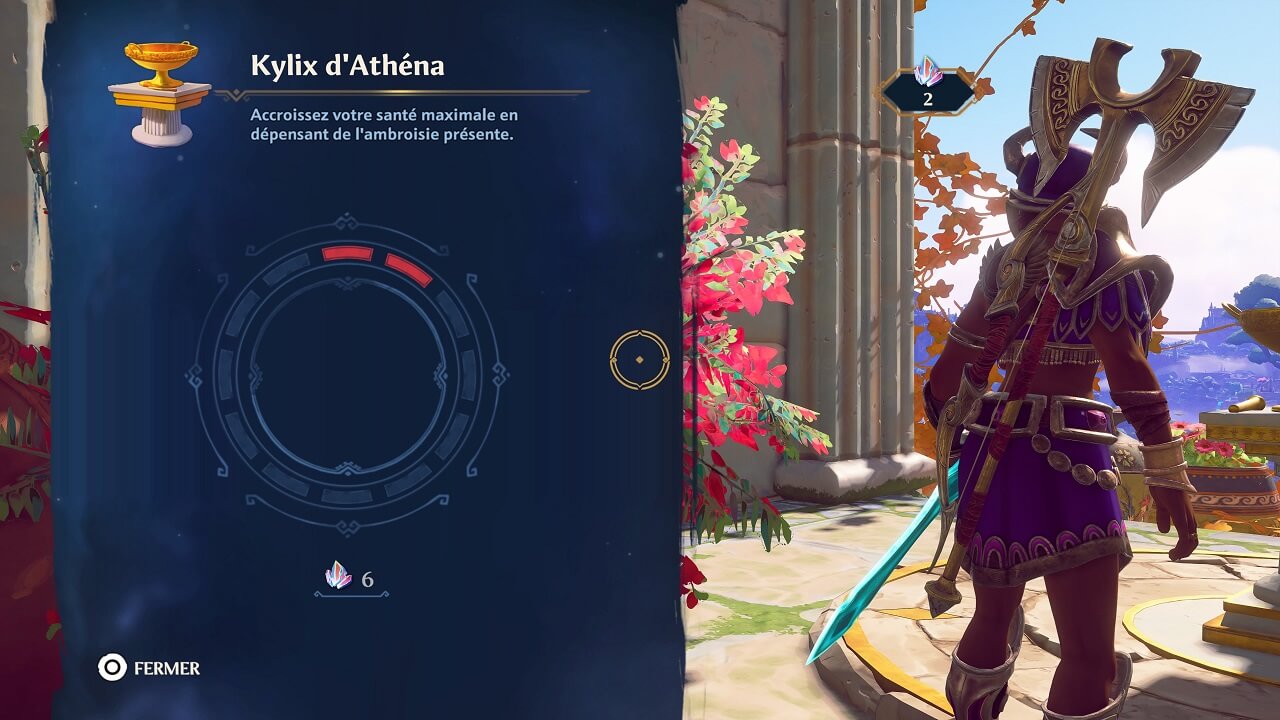Click the golden Kylix chalice icon
Image resolution: width=1280 pixels, height=720 pixels.
pos(160,92)
